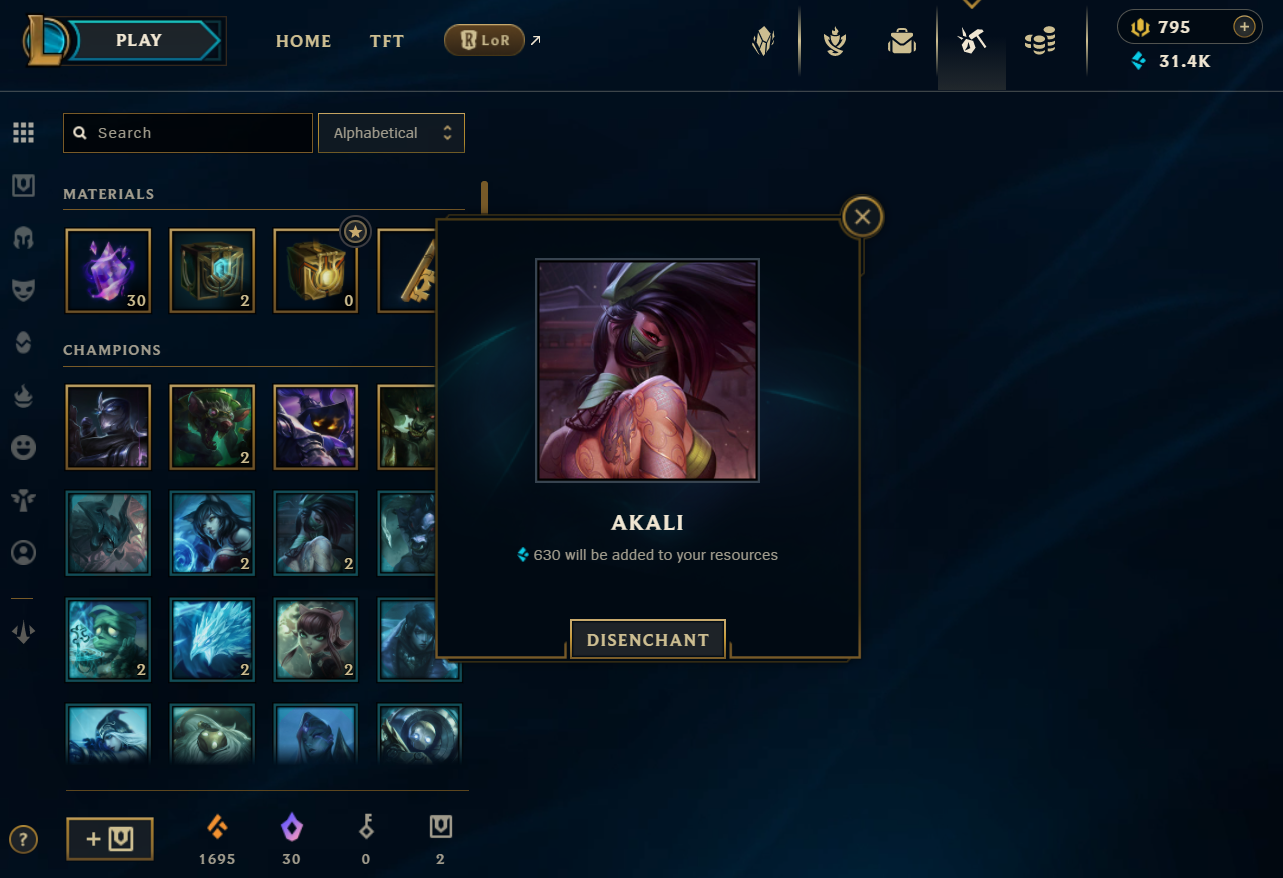Open the summoner icons category in the sidebar
Image resolution: width=1283 pixels, height=878 pixels.
pos(23,552)
